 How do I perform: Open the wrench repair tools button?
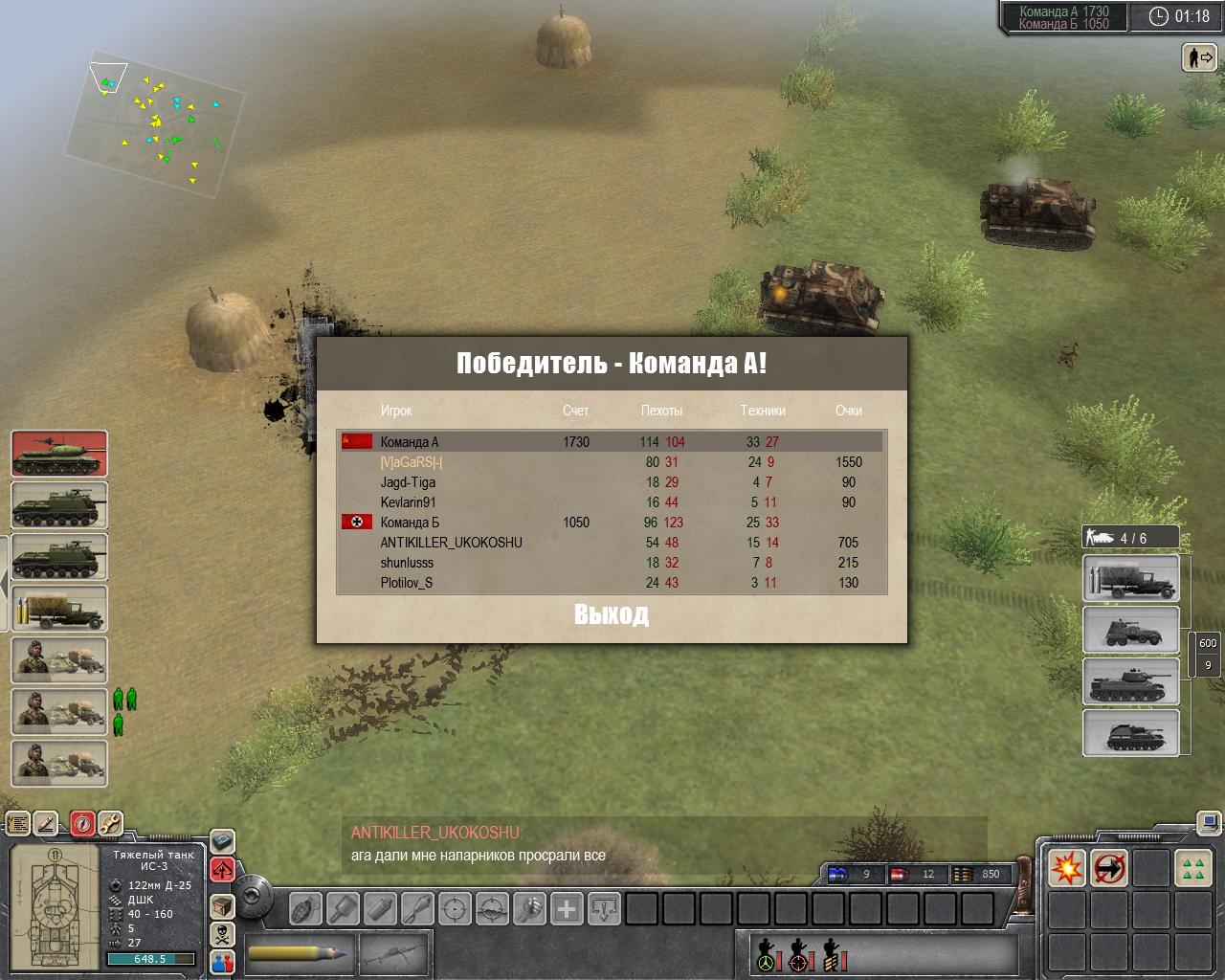109,823
